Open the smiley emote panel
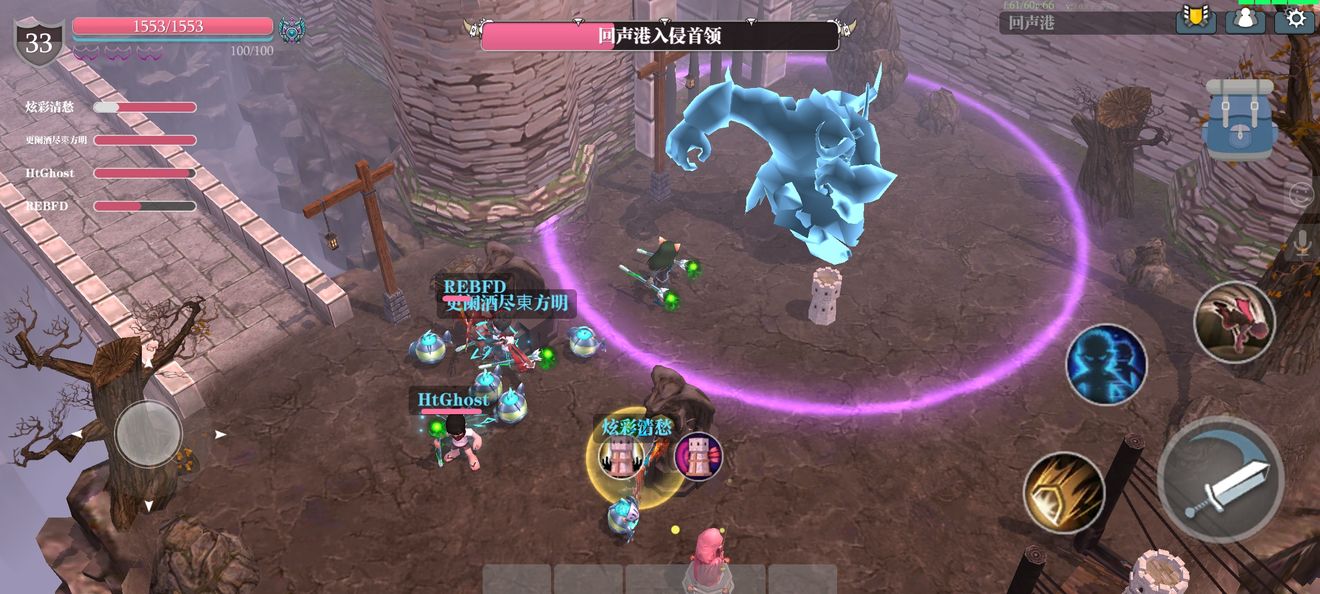 click(1301, 194)
